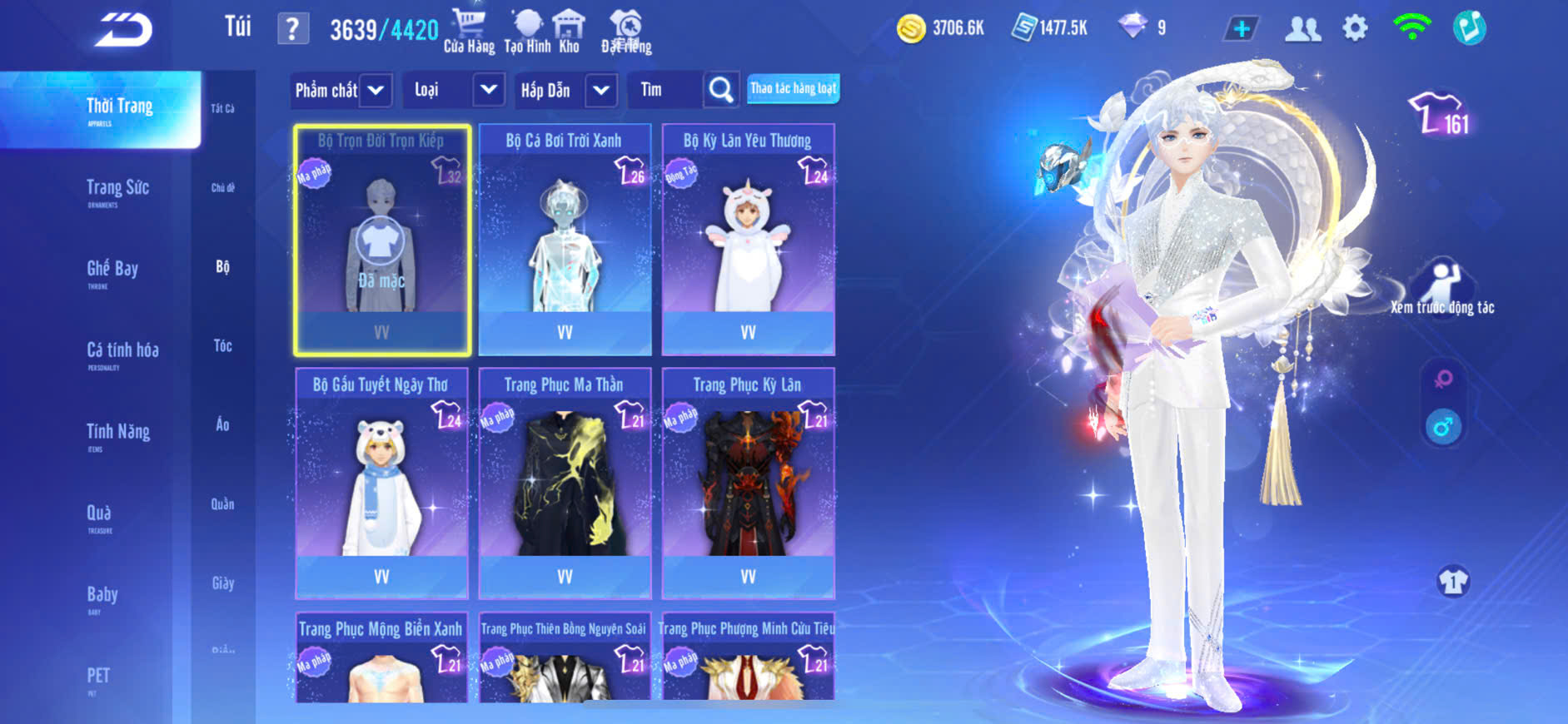Image resolution: width=1568 pixels, height=724 pixels.
Task: Open the Cửa Hàng shop
Action: coord(469,31)
